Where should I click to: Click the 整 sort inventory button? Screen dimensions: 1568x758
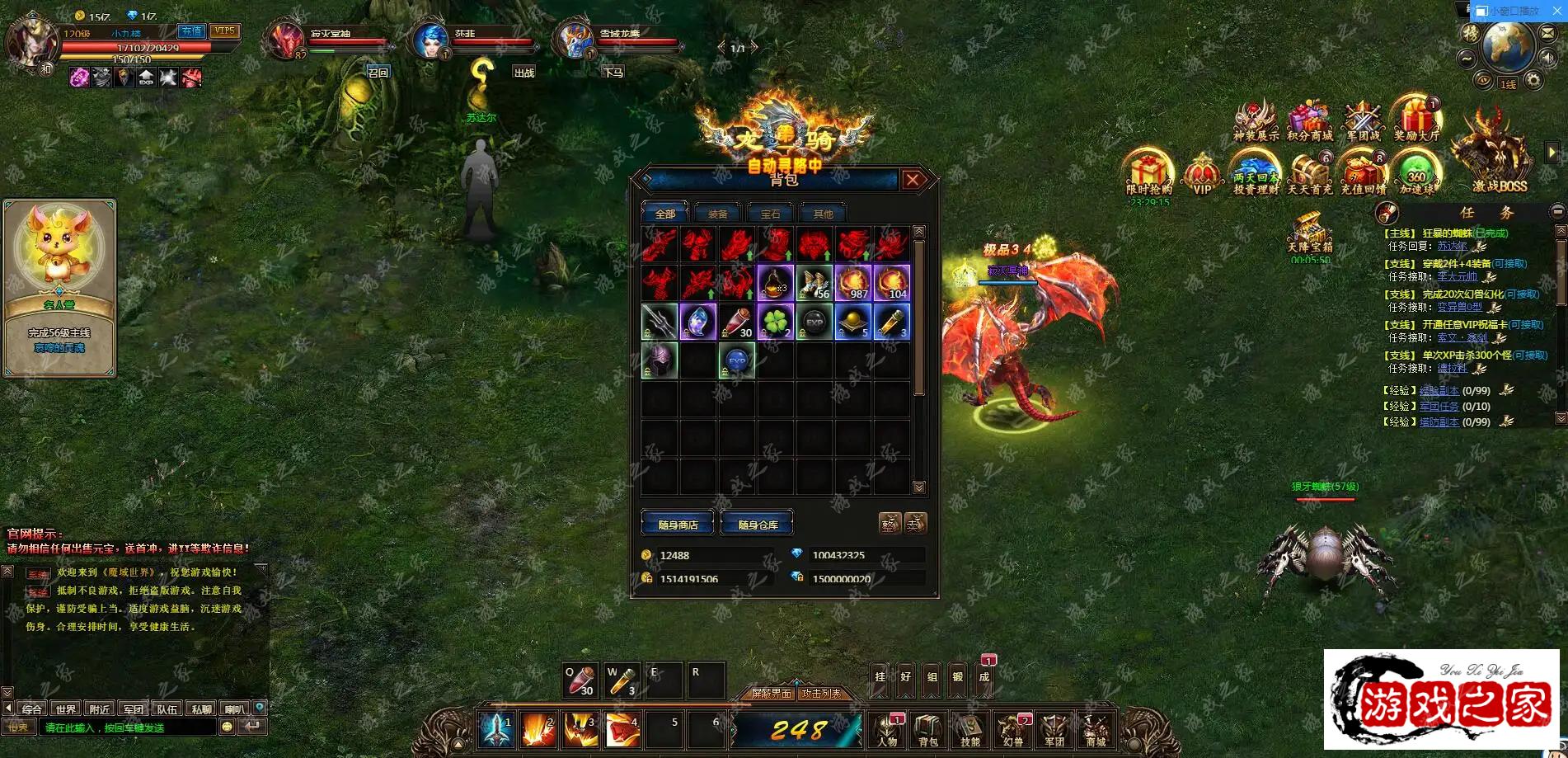coord(889,523)
